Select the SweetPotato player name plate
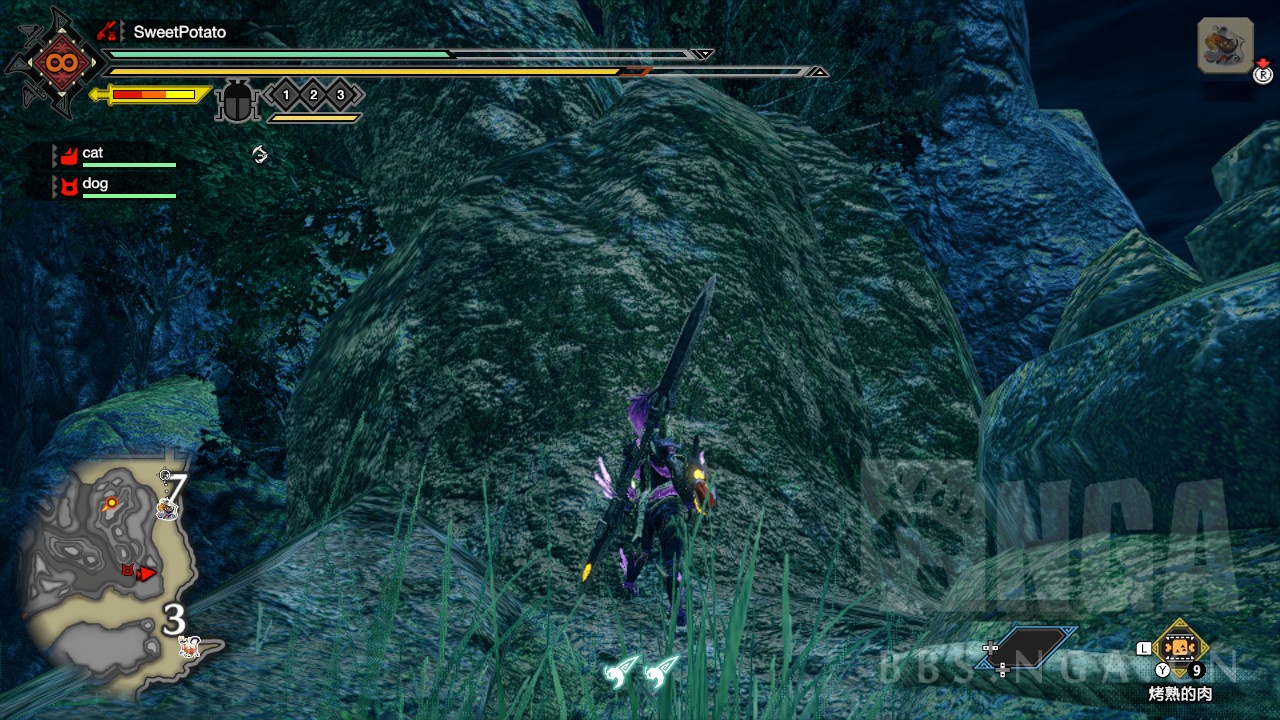Viewport: 1280px width, 720px height. [x=179, y=32]
